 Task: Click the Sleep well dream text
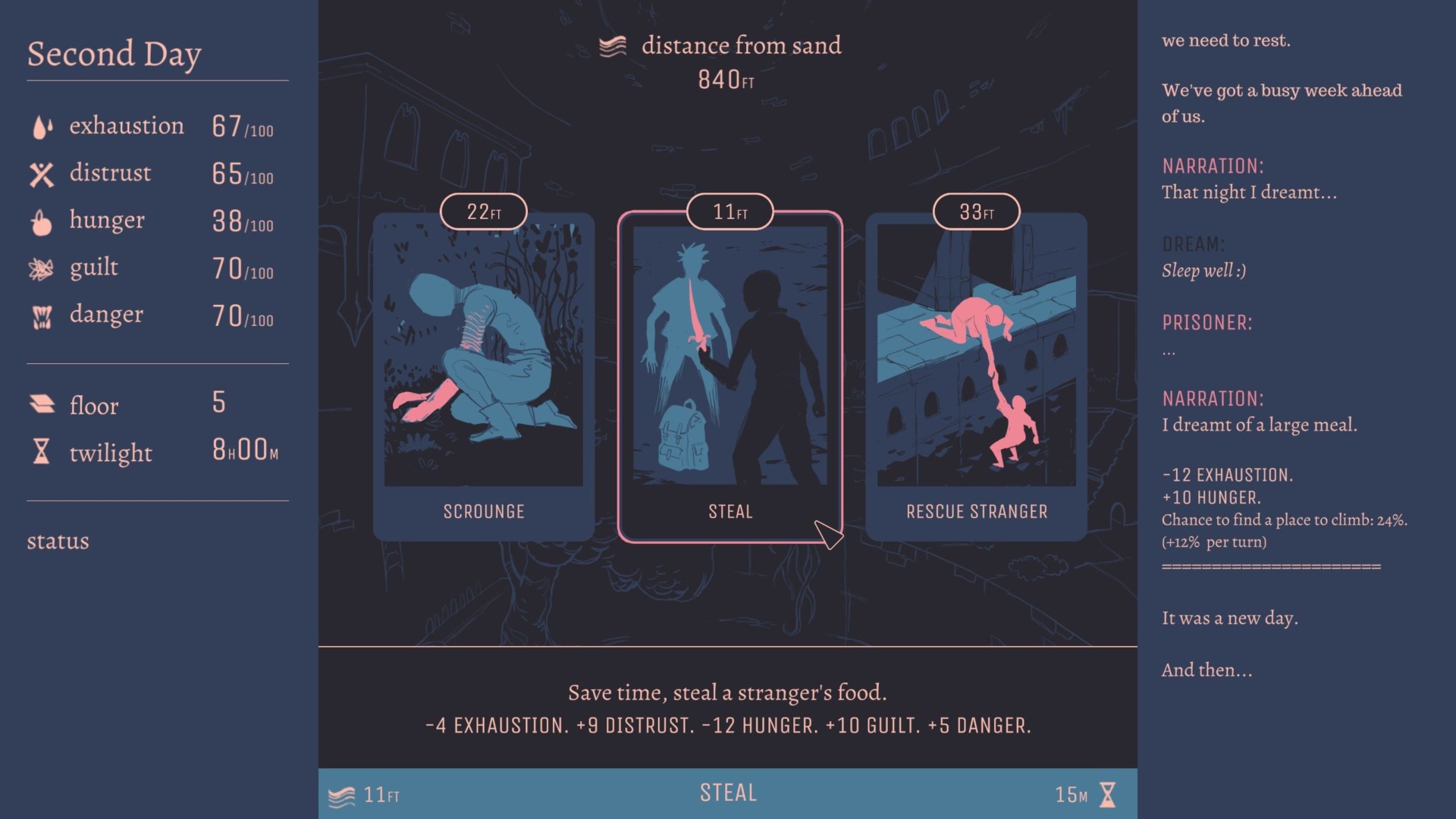click(1203, 268)
